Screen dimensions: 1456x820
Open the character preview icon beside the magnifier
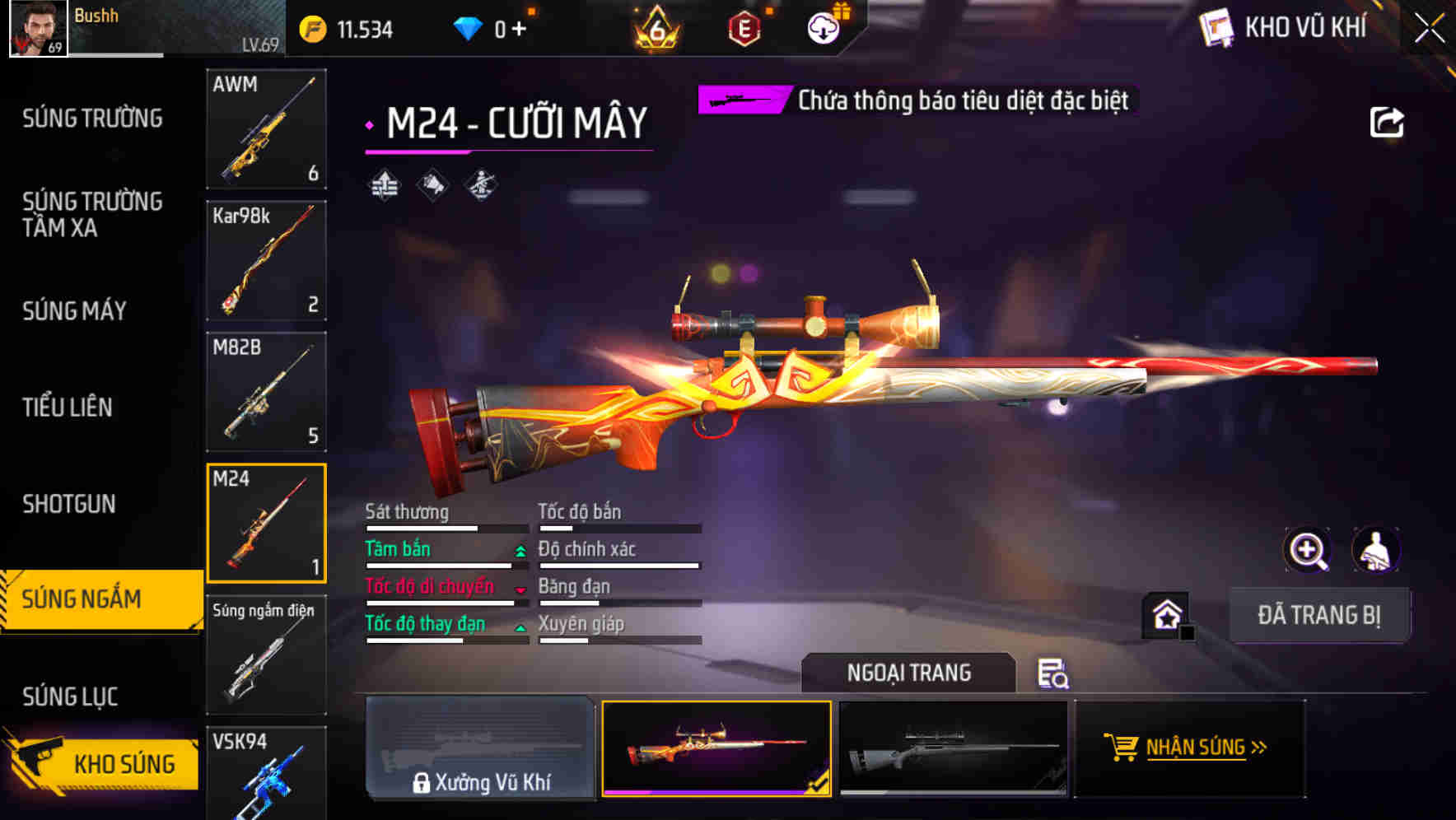coord(1377,550)
